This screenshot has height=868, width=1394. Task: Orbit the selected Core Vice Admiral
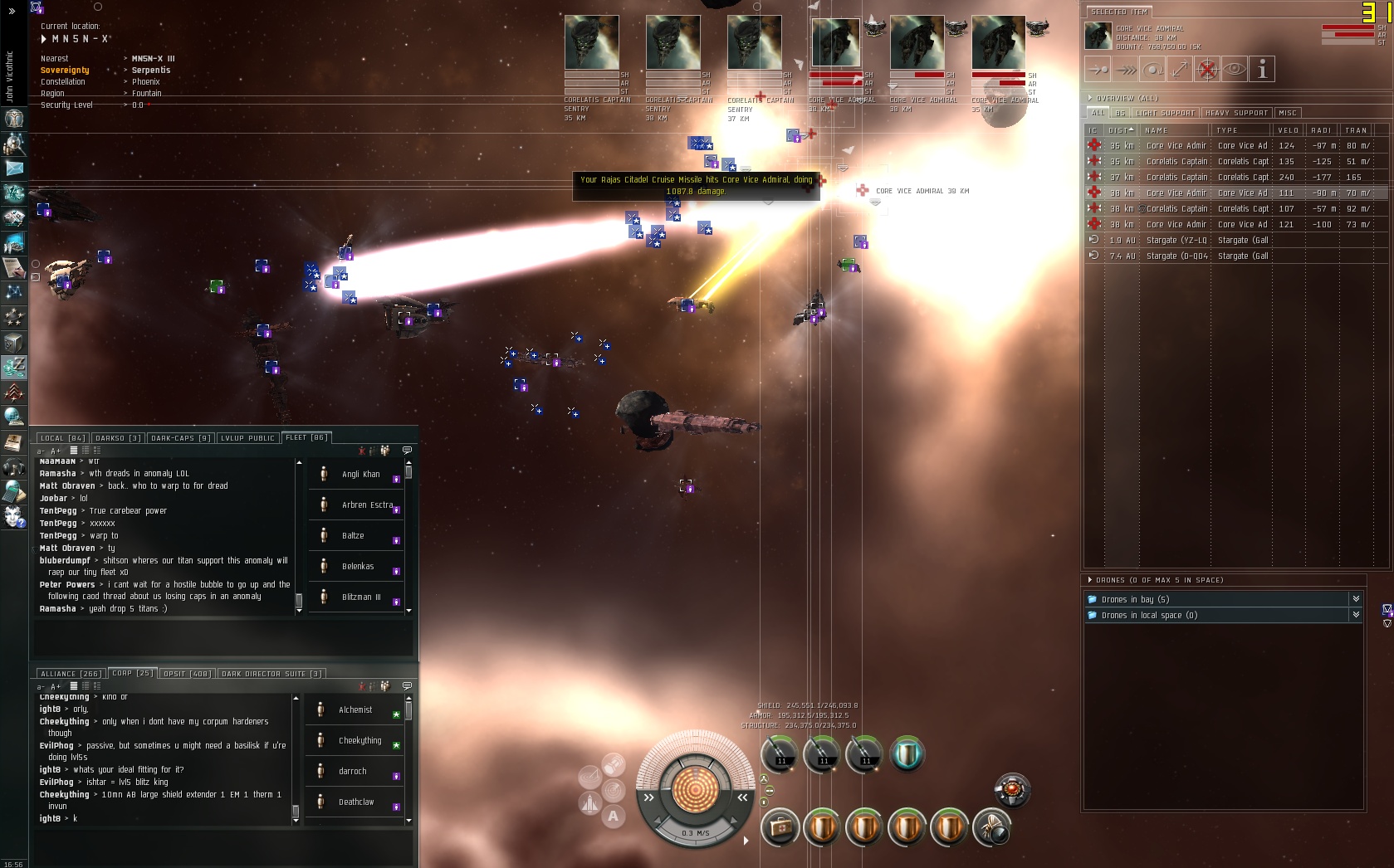1152,70
